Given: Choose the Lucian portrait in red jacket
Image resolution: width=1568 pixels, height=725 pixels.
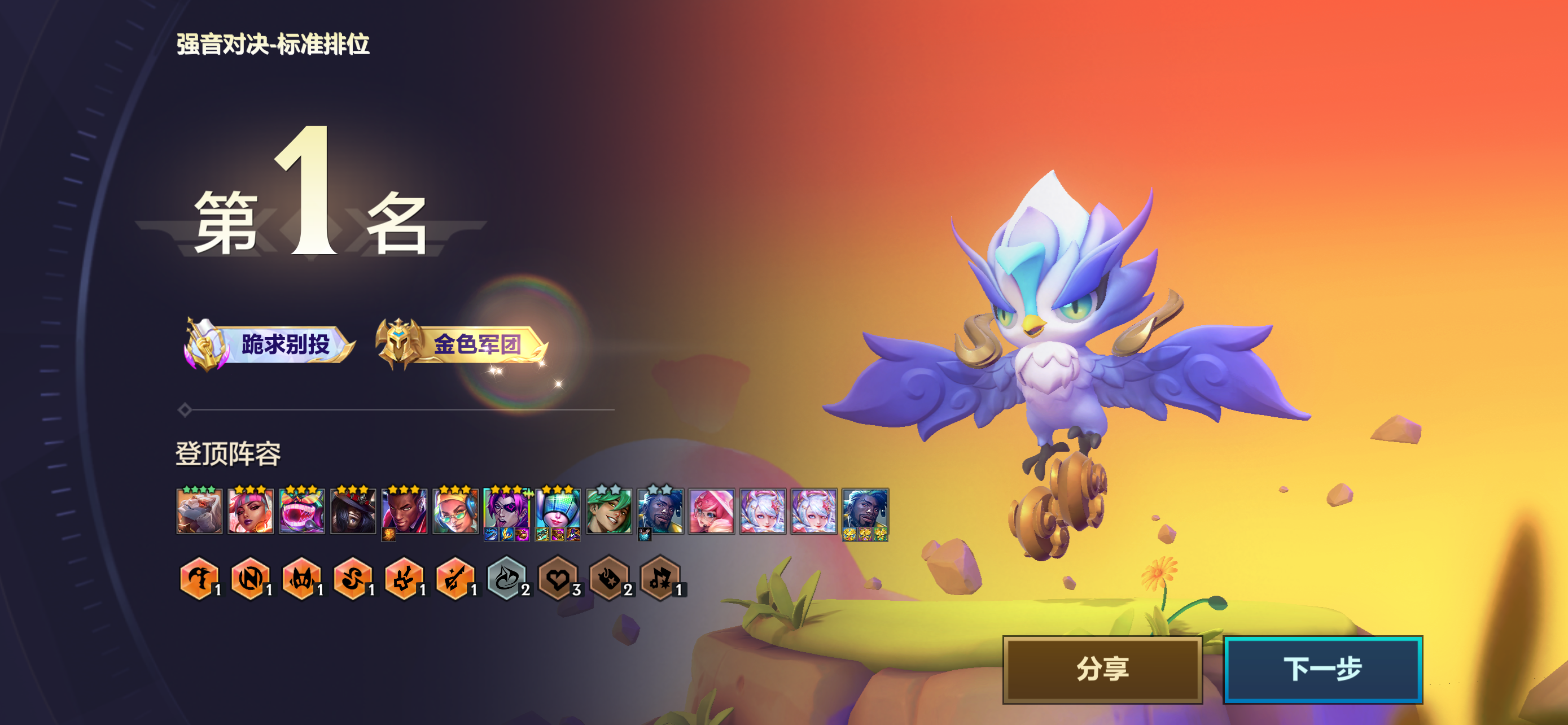Looking at the screenshot, I should (x=404, y=512).
